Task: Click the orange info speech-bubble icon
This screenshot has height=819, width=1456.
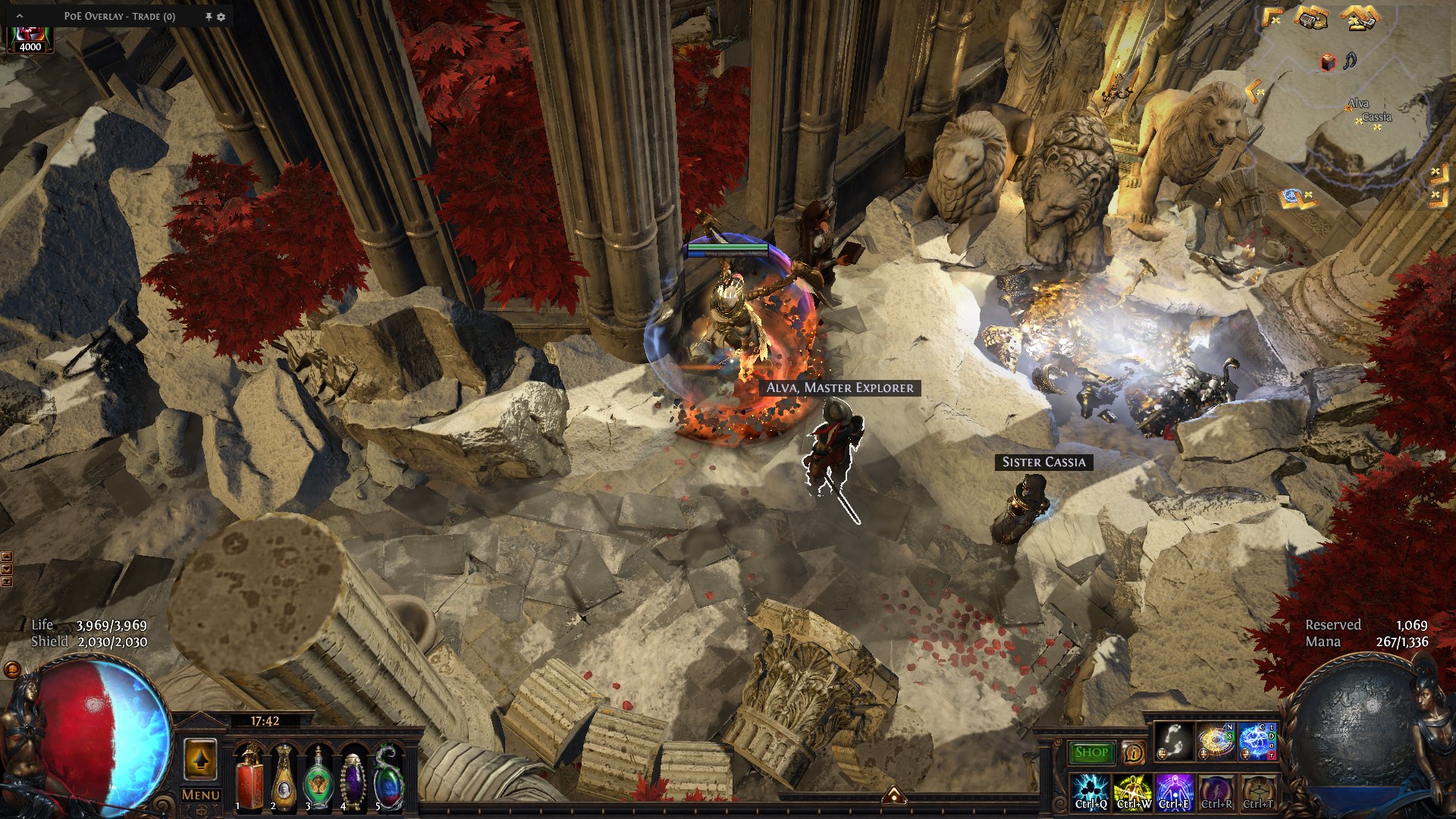Action: click(x=1133, y=753)
